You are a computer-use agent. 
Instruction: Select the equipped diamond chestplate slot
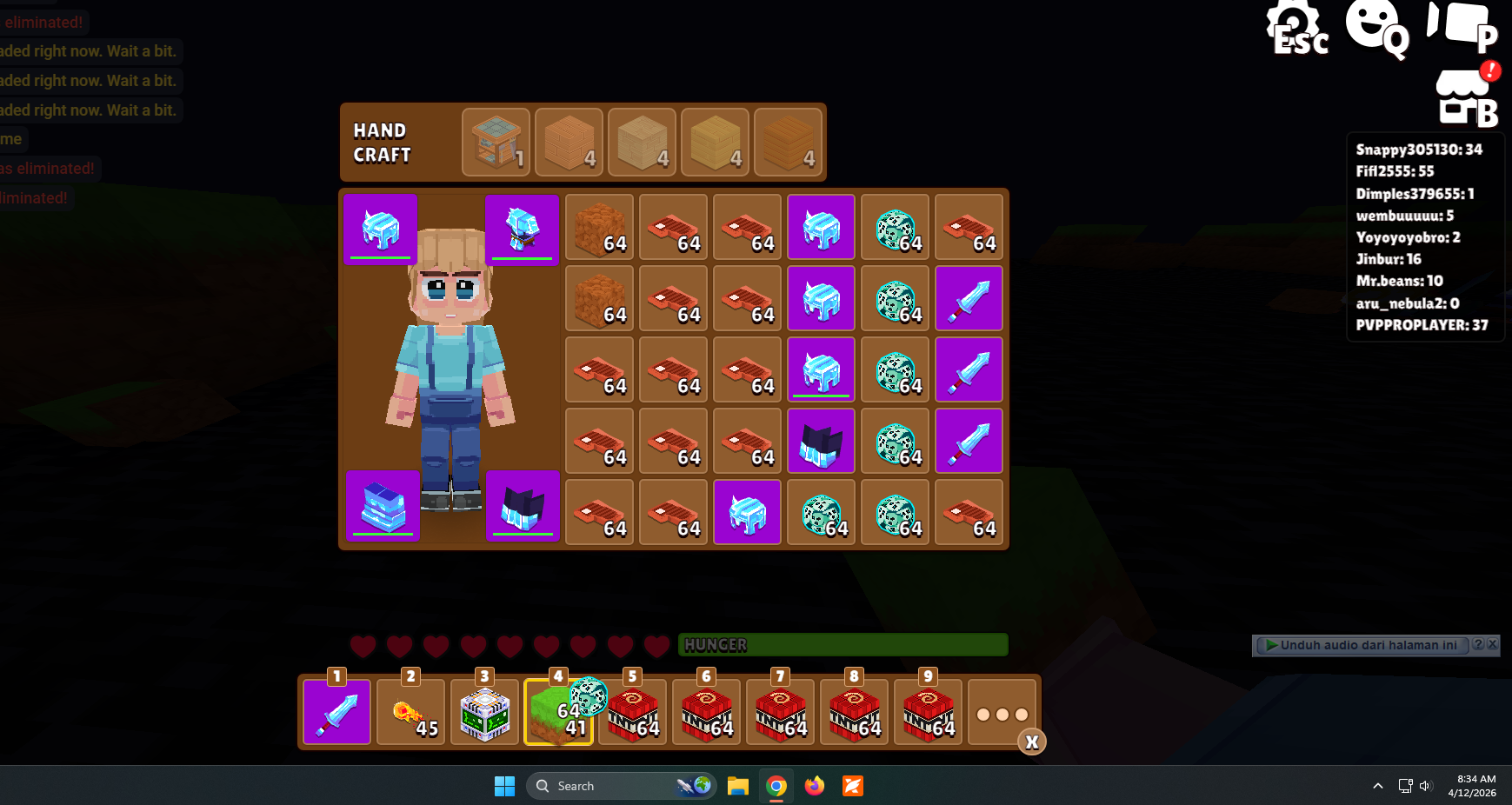(522, 230)
